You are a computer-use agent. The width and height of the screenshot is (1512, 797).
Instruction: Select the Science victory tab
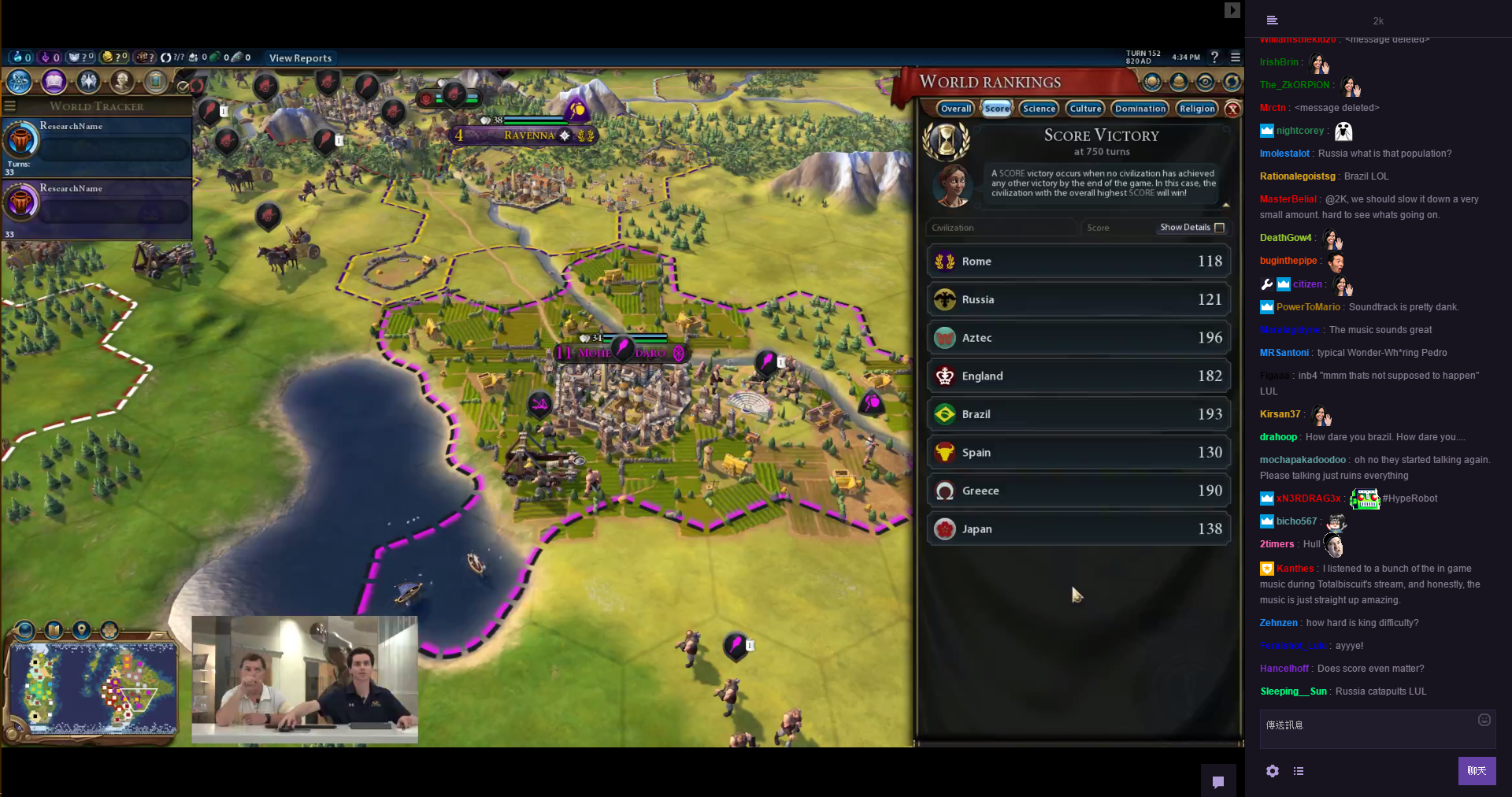point(1039,109)
